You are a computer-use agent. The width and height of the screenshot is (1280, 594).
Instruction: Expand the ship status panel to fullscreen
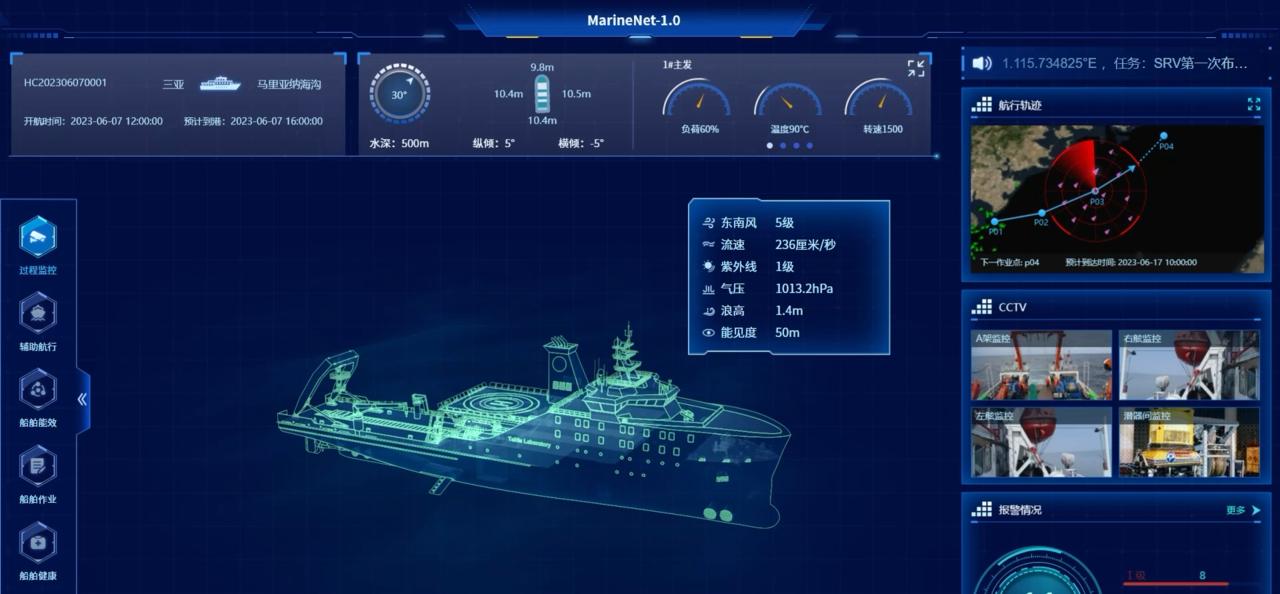click(916, 68)
